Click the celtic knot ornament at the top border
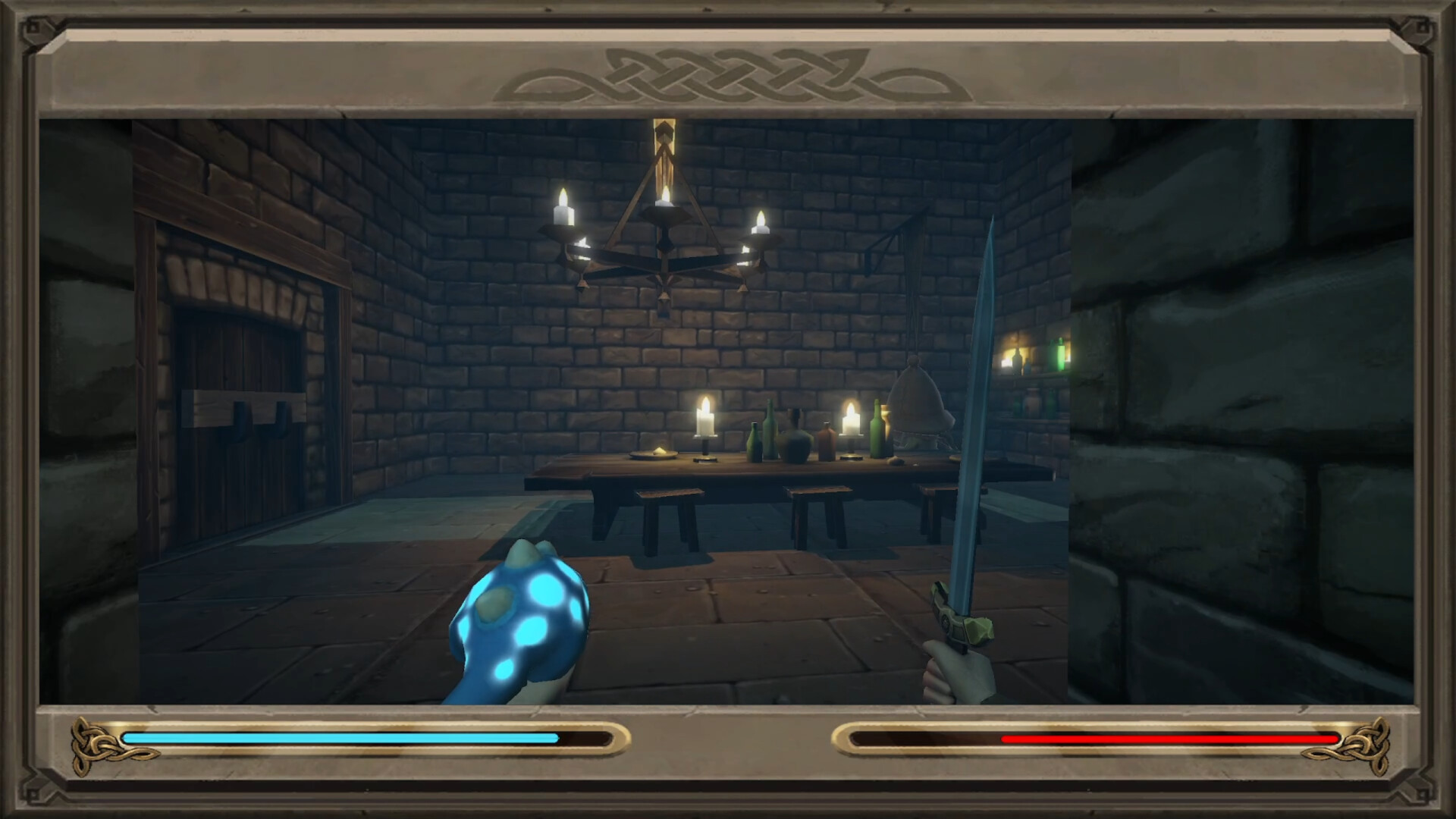 tap(728, 76)
